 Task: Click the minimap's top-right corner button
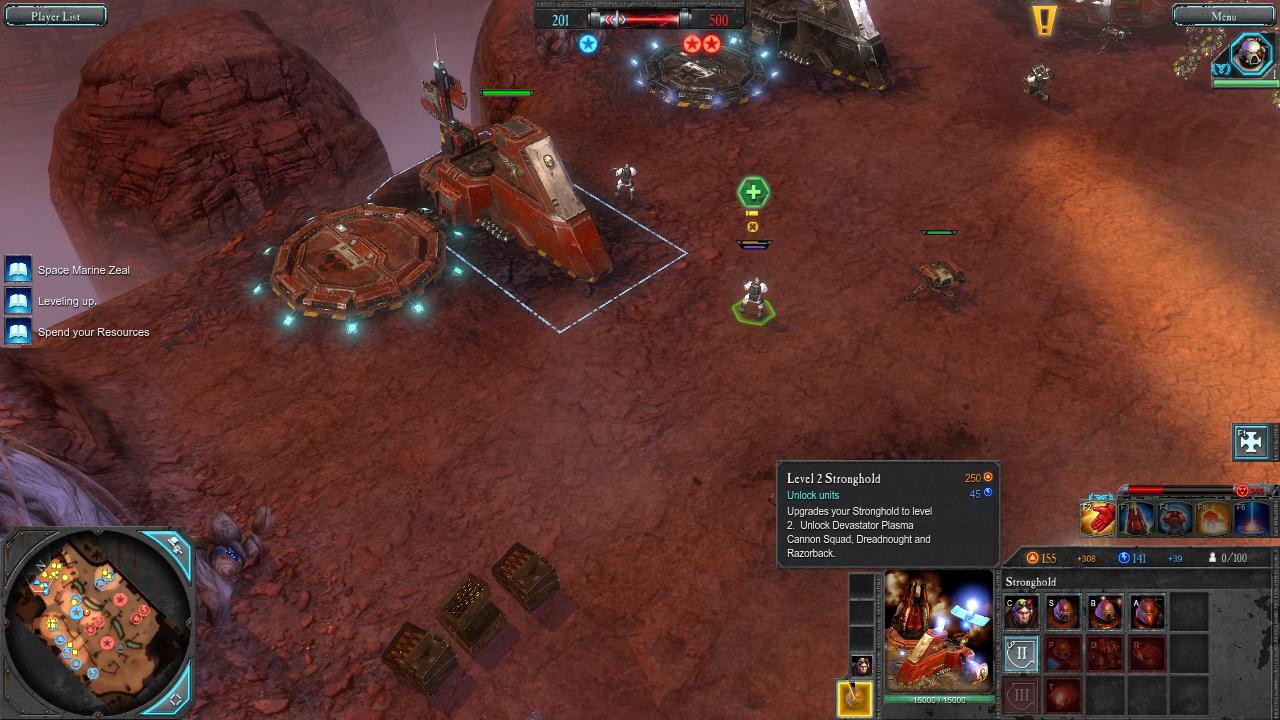pos(175,545)
